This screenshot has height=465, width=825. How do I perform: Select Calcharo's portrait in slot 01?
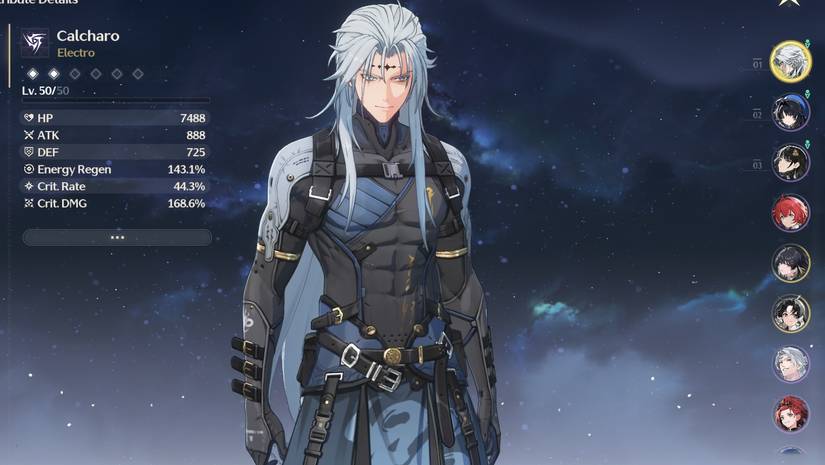pos(791,61)
